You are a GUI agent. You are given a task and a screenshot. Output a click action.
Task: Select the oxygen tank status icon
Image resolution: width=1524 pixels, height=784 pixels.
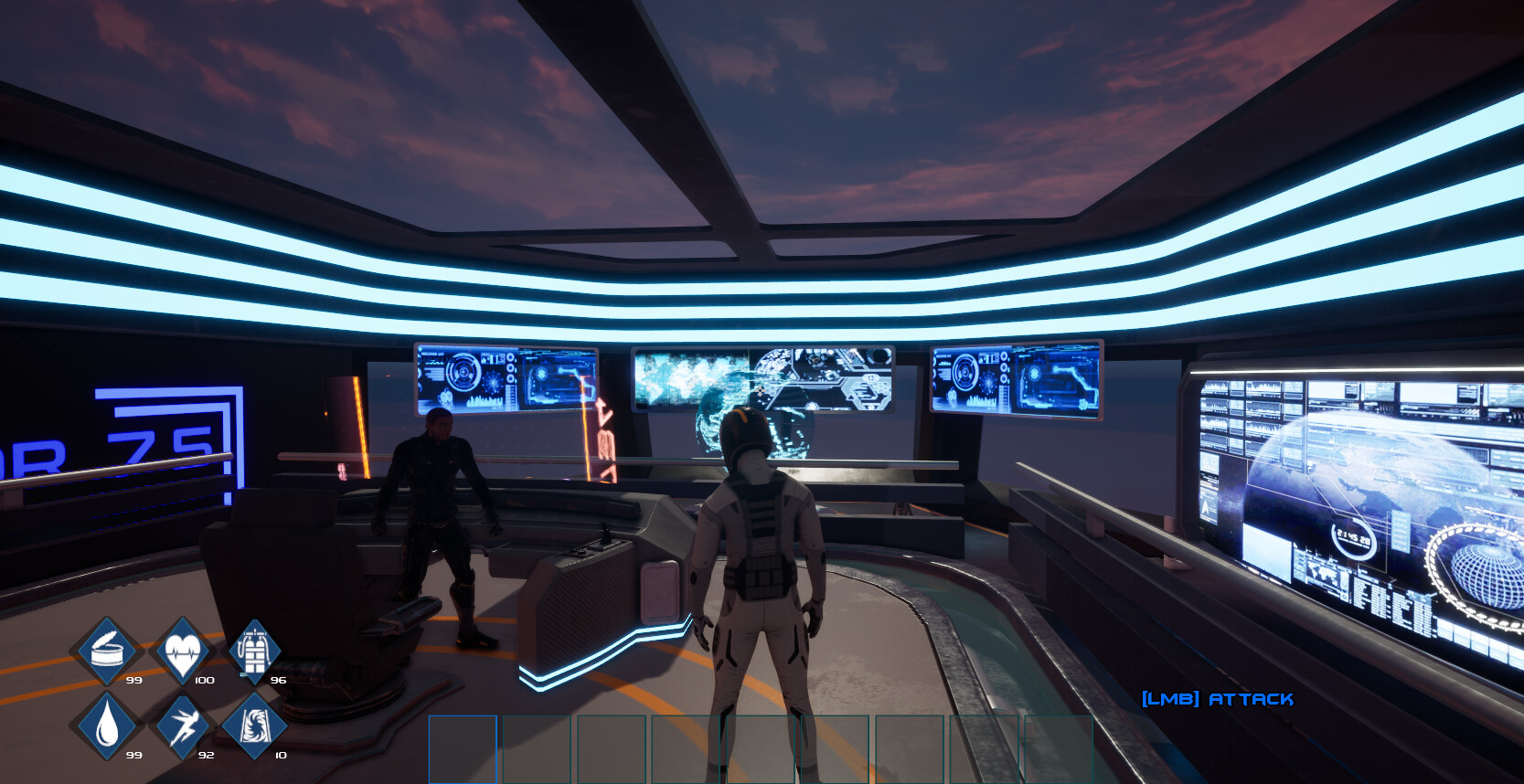coord(254,651)
